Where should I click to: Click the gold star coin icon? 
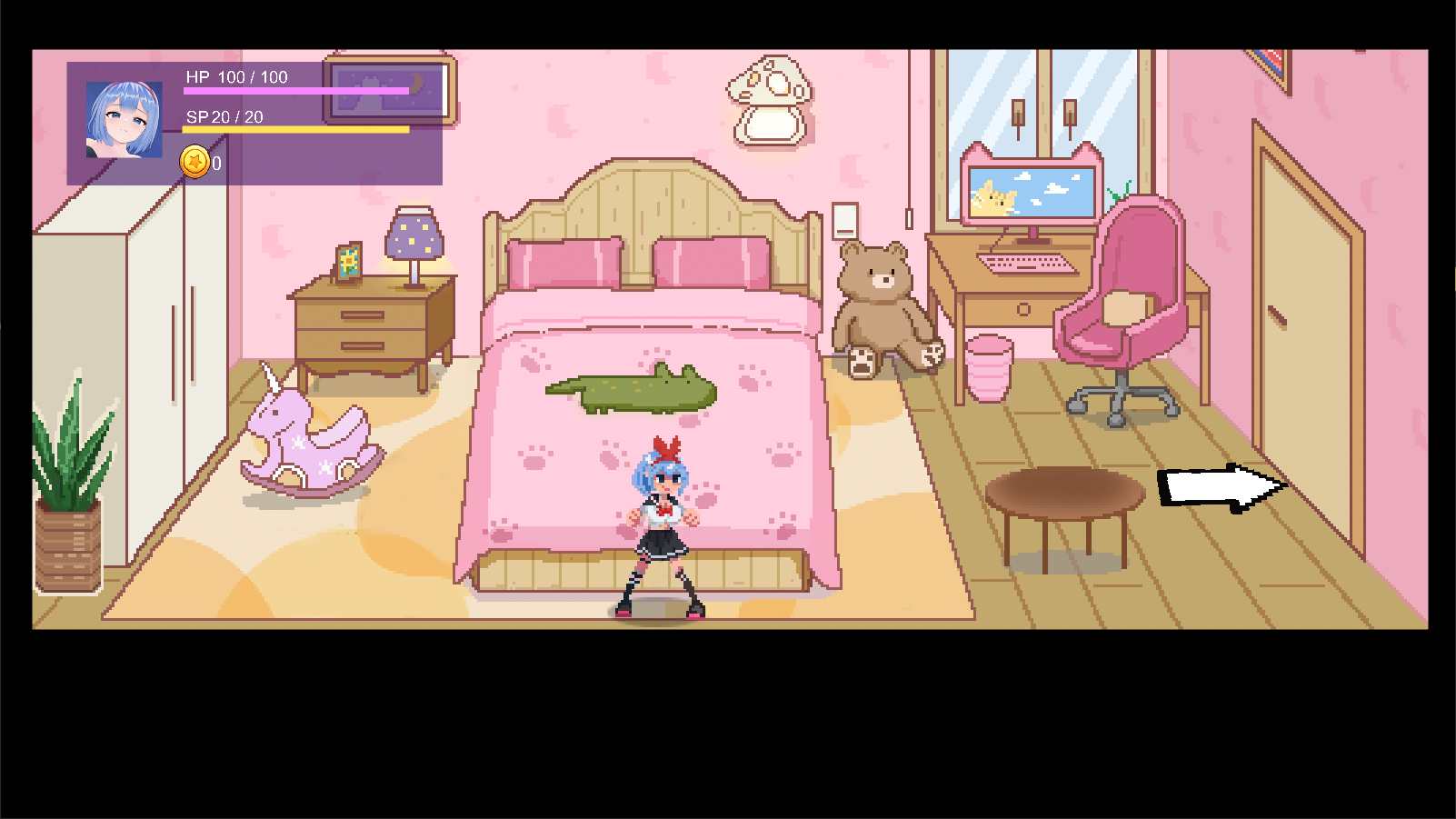coord(194,163)
